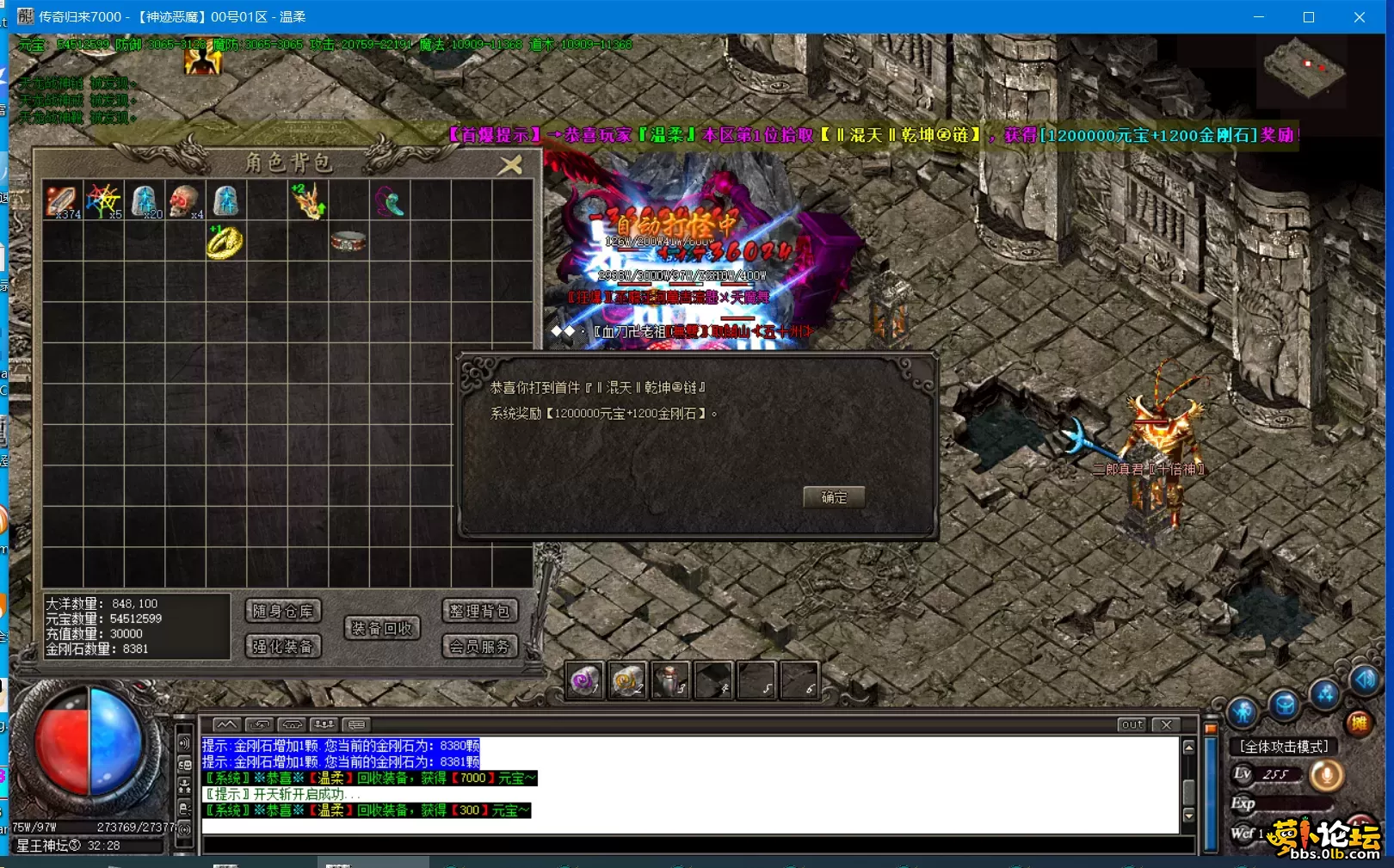Click the 整理背包 button to sort the backpack
Image resolution: width=1394 pixels, height=868 pixels.
tap(479, 611)
